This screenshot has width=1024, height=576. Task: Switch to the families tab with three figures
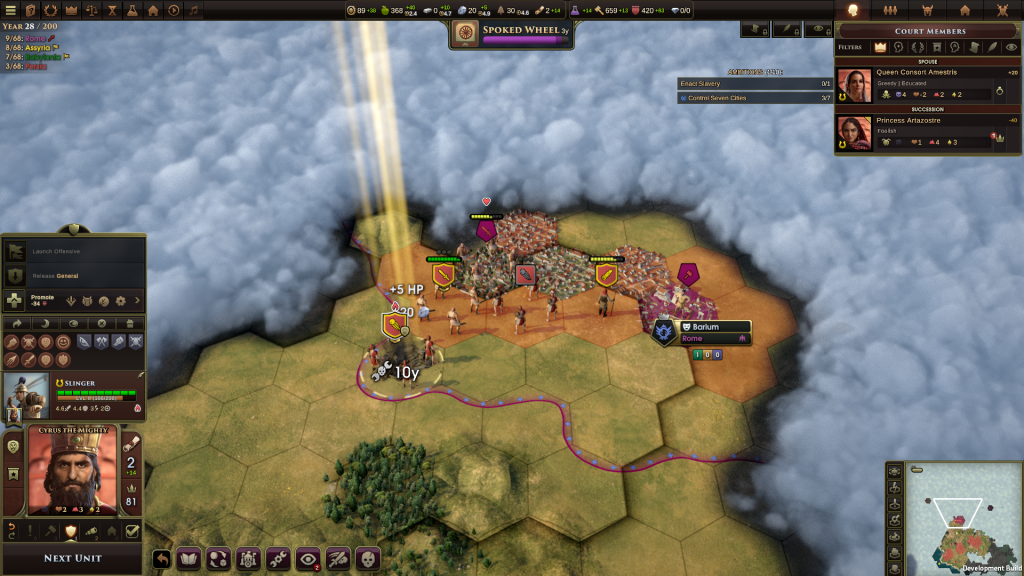point(890,10)
